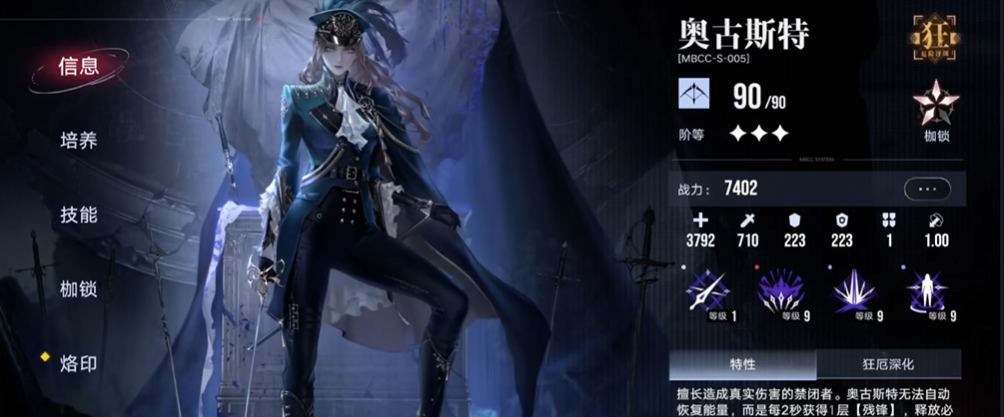Image resolution: width=1004 pixels, height=417 pixels.
Task: Select the white figure passive skill icon
Action: pyautogui.click(x=929, y=291)
